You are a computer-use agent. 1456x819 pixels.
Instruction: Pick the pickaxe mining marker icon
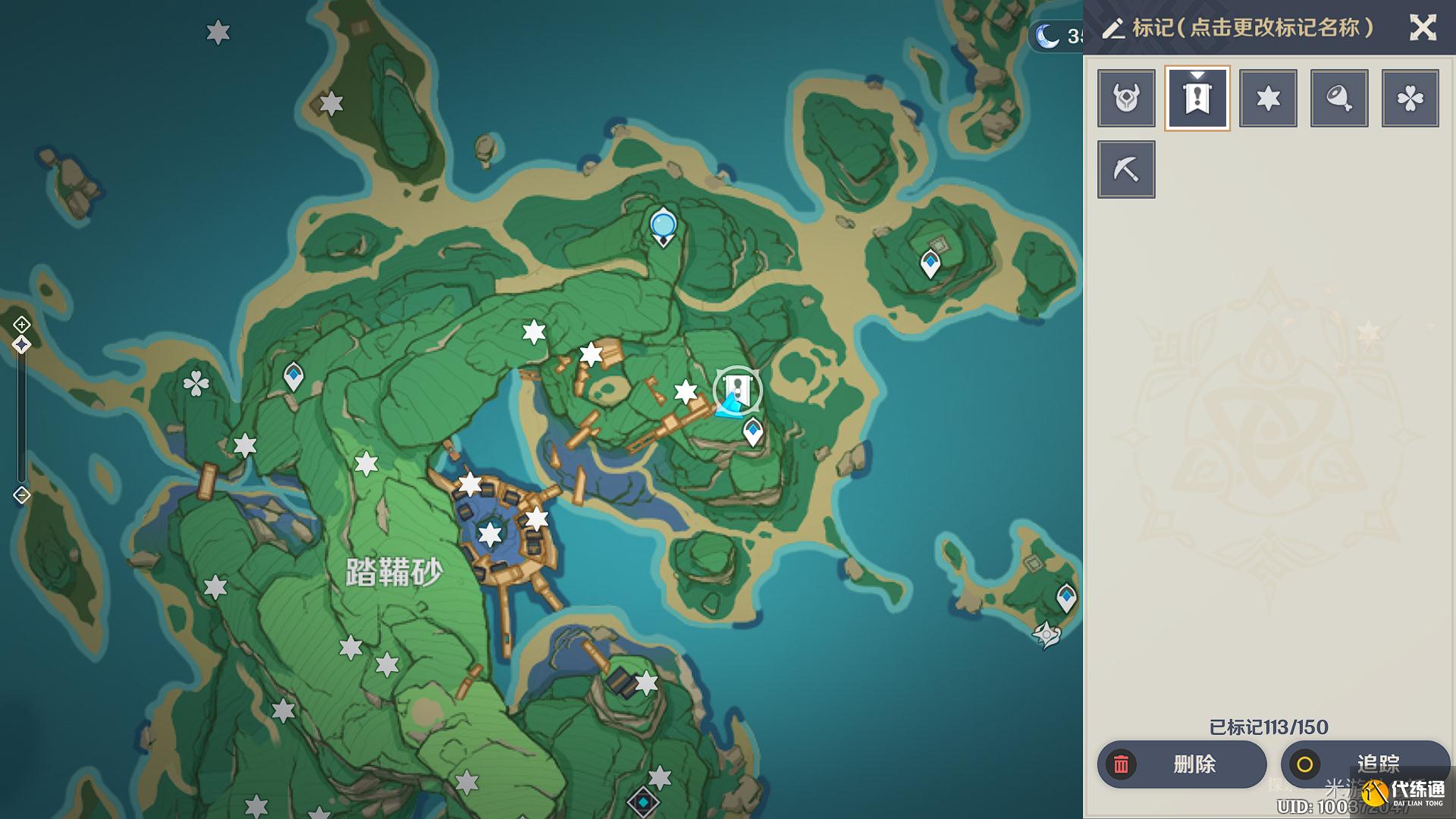pyautogui.click(x=1126, y=169)
